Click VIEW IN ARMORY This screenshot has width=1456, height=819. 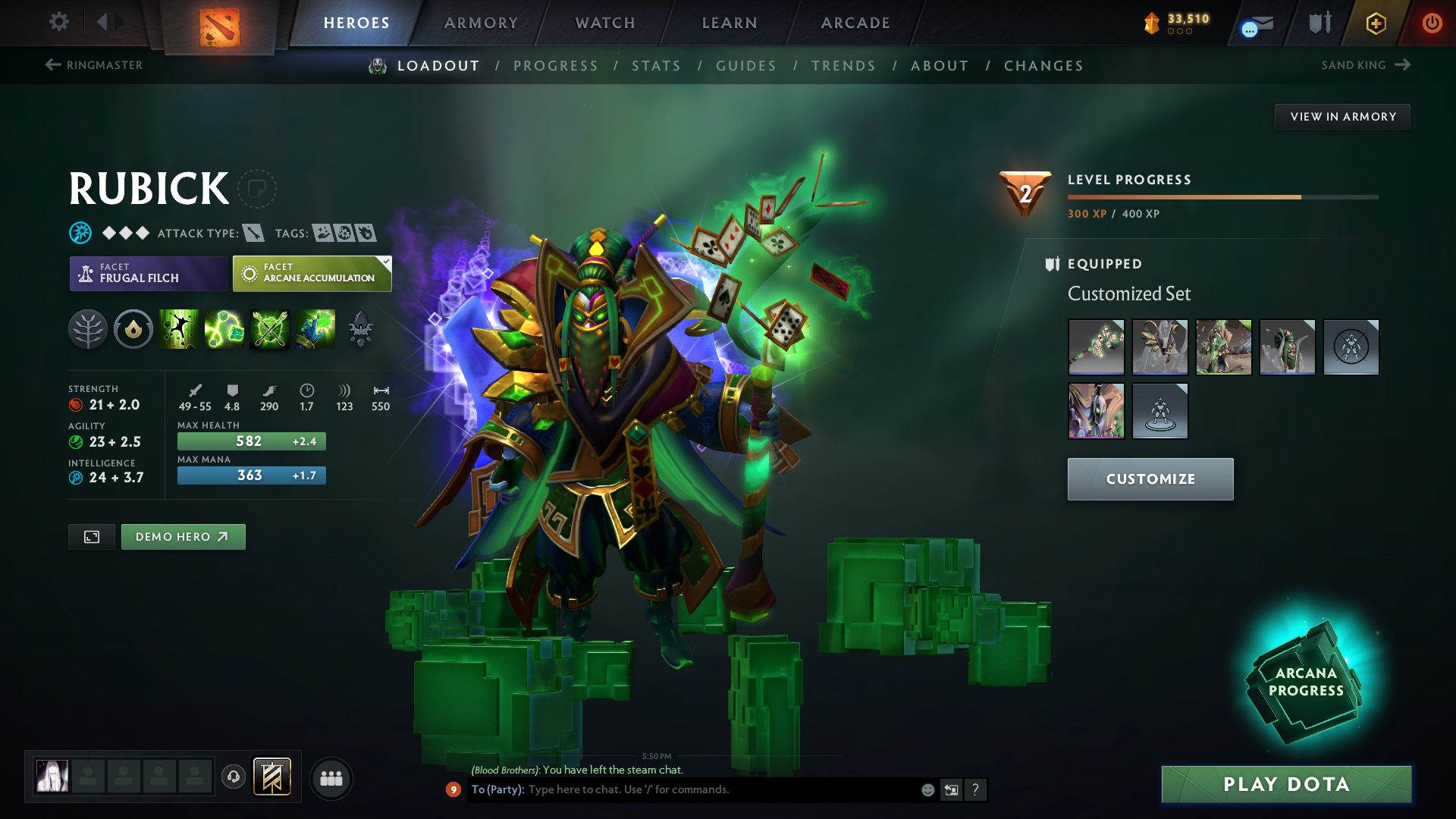[1342, 116]
